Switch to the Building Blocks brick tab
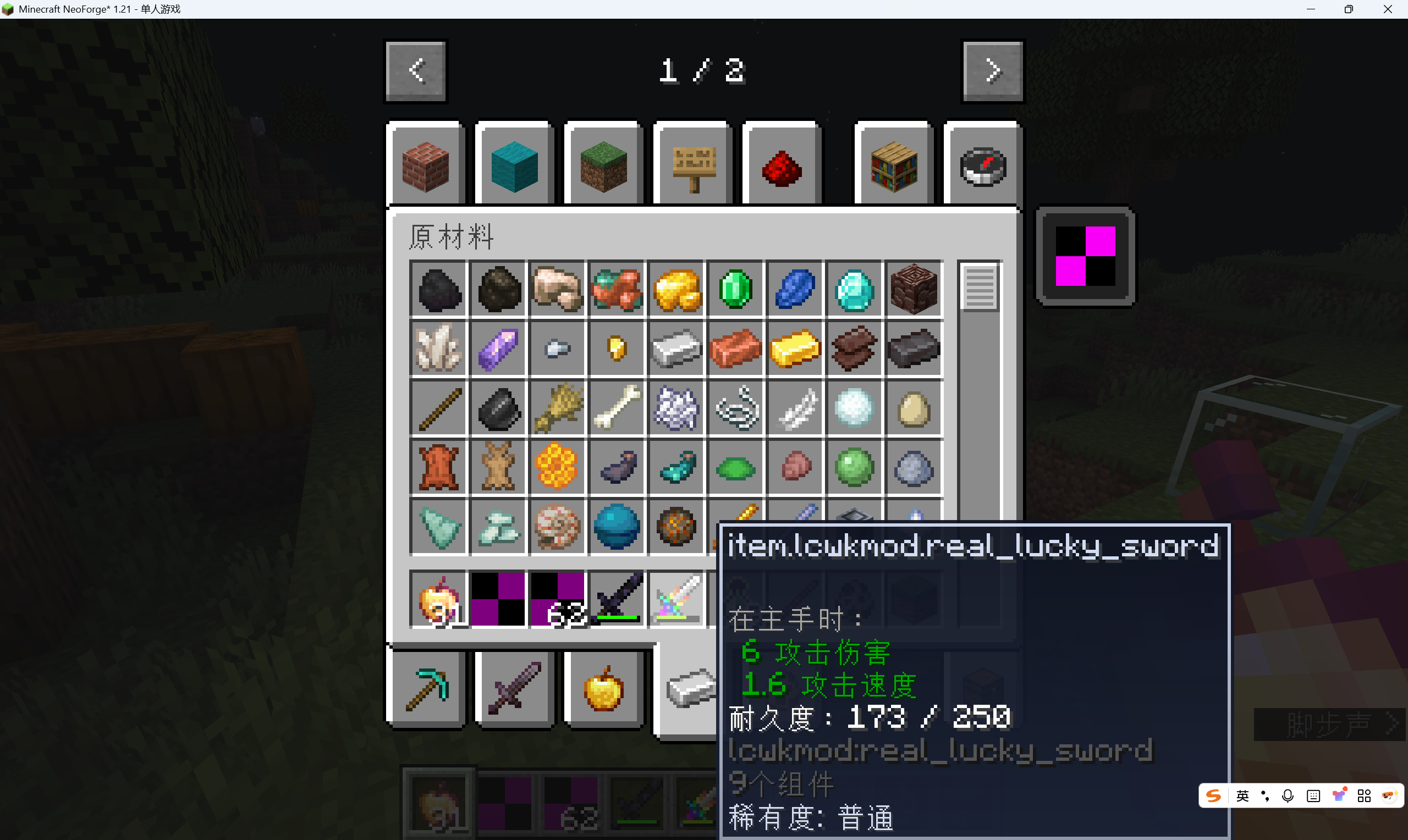The width and height of the screenshot is (1408, 840). pyautogui.click(x=426, y=165)
